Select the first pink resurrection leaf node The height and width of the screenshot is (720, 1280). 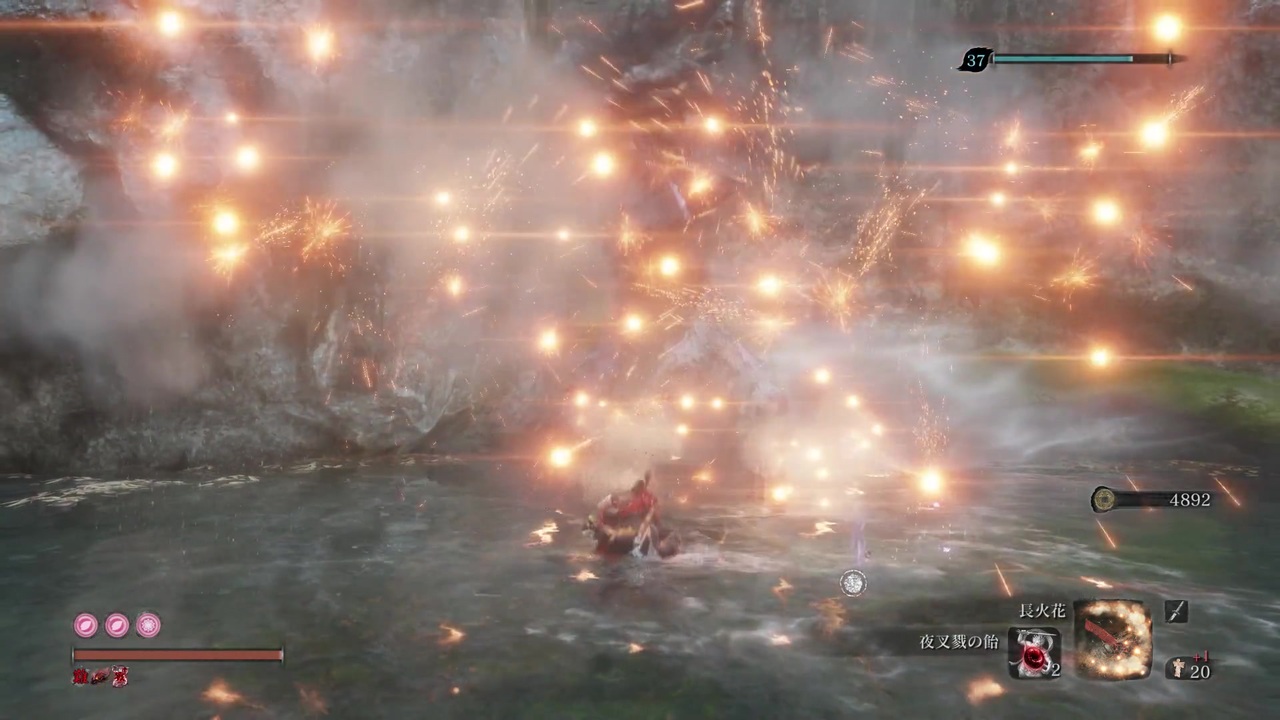pyautogui.click(x=85, y=625)
